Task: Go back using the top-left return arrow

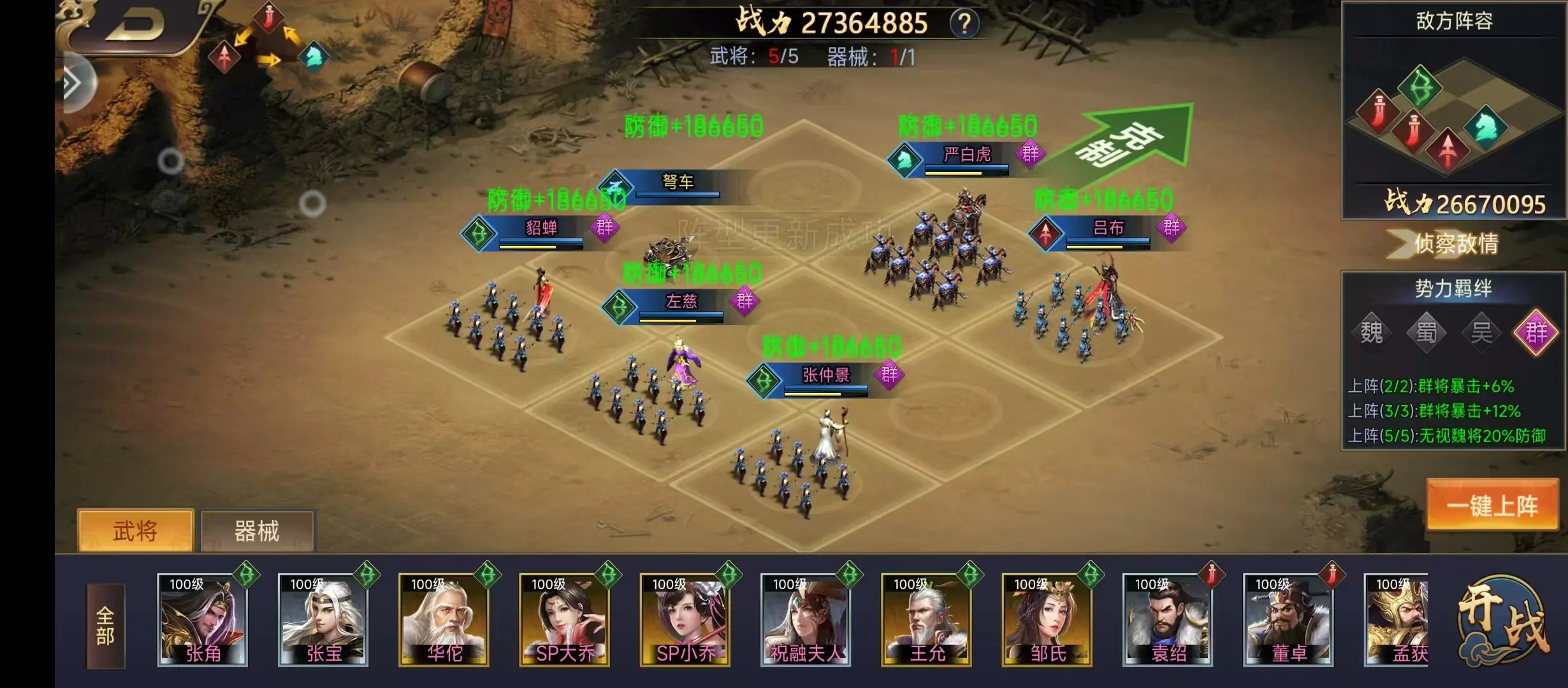Action: tap(135, 25)
